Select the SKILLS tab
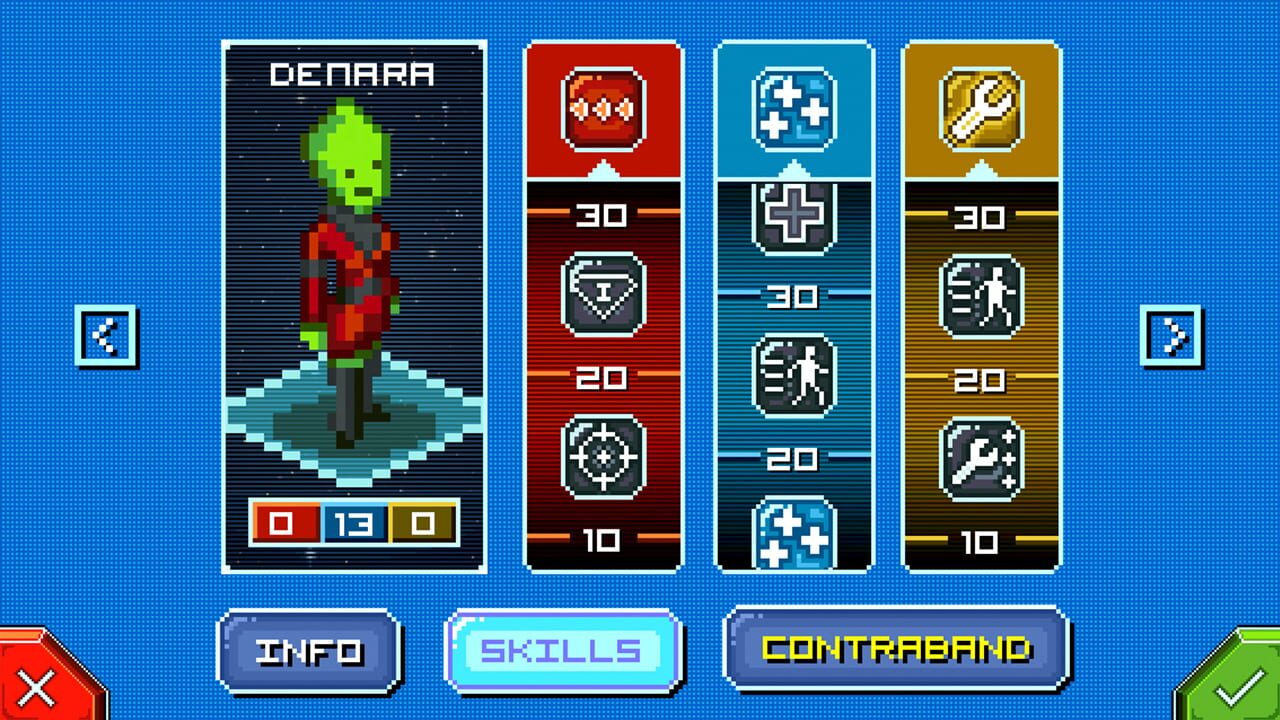 pos(563,650)
